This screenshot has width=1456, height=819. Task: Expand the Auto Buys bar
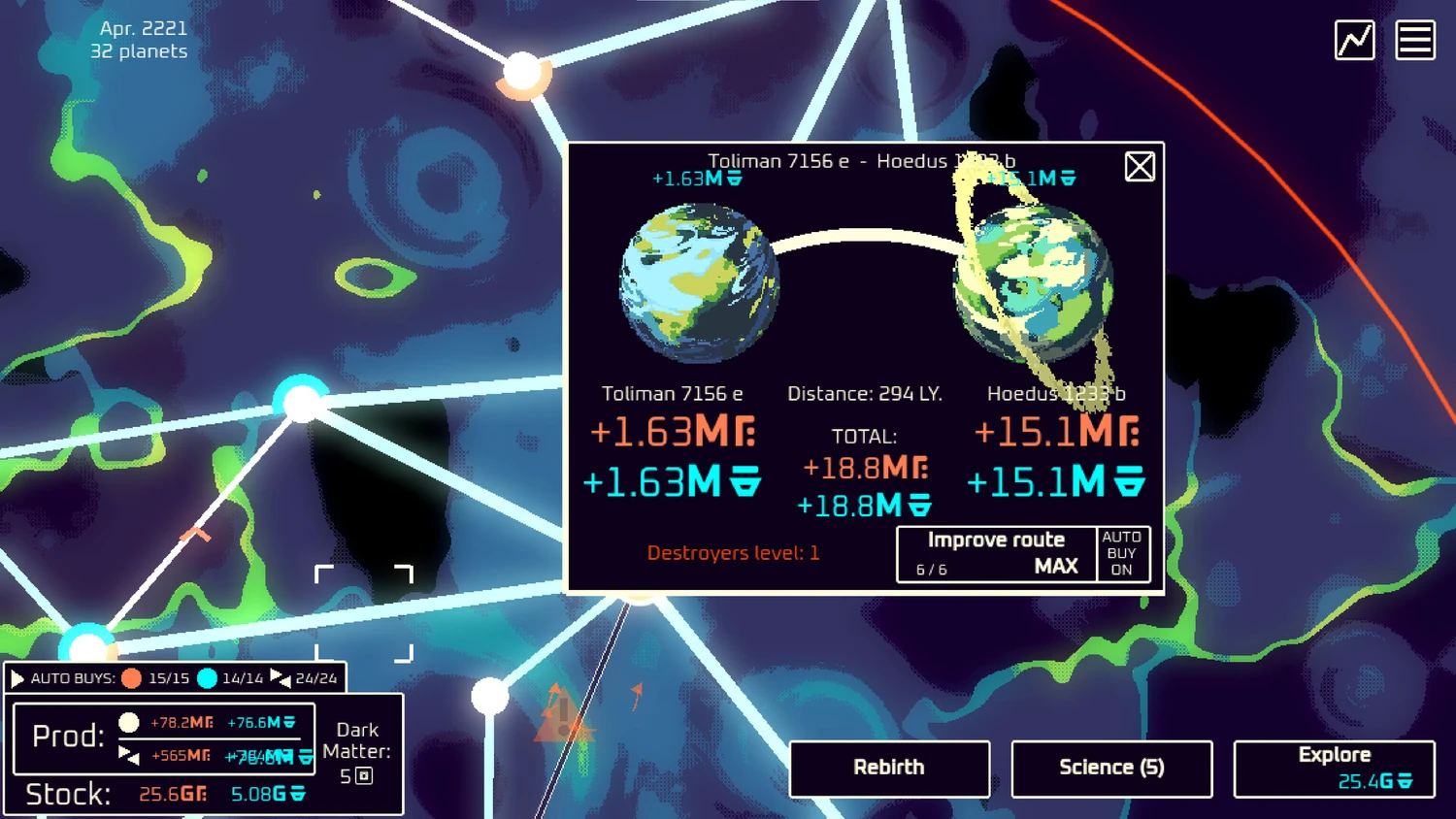tap(17, 678)
